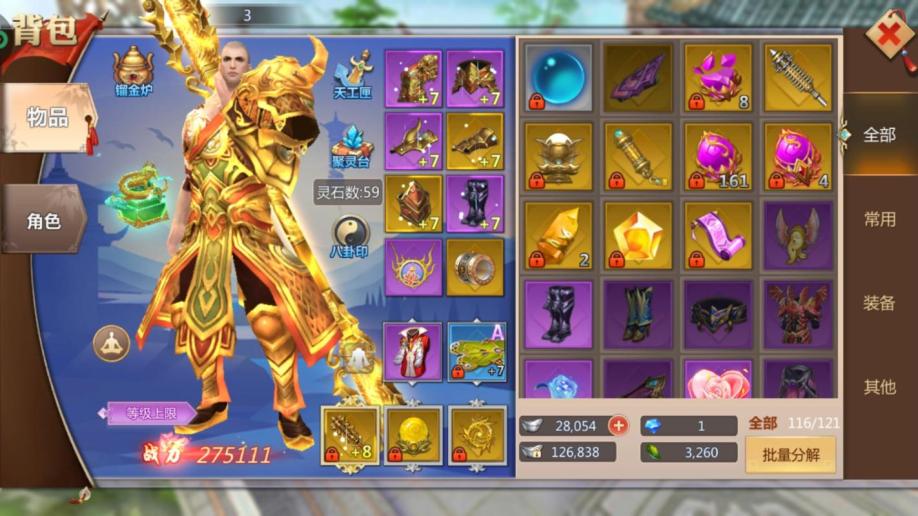The image size is (918, 516).
Task: Select the red-white costume equipment slot
Action: [412, 352]
